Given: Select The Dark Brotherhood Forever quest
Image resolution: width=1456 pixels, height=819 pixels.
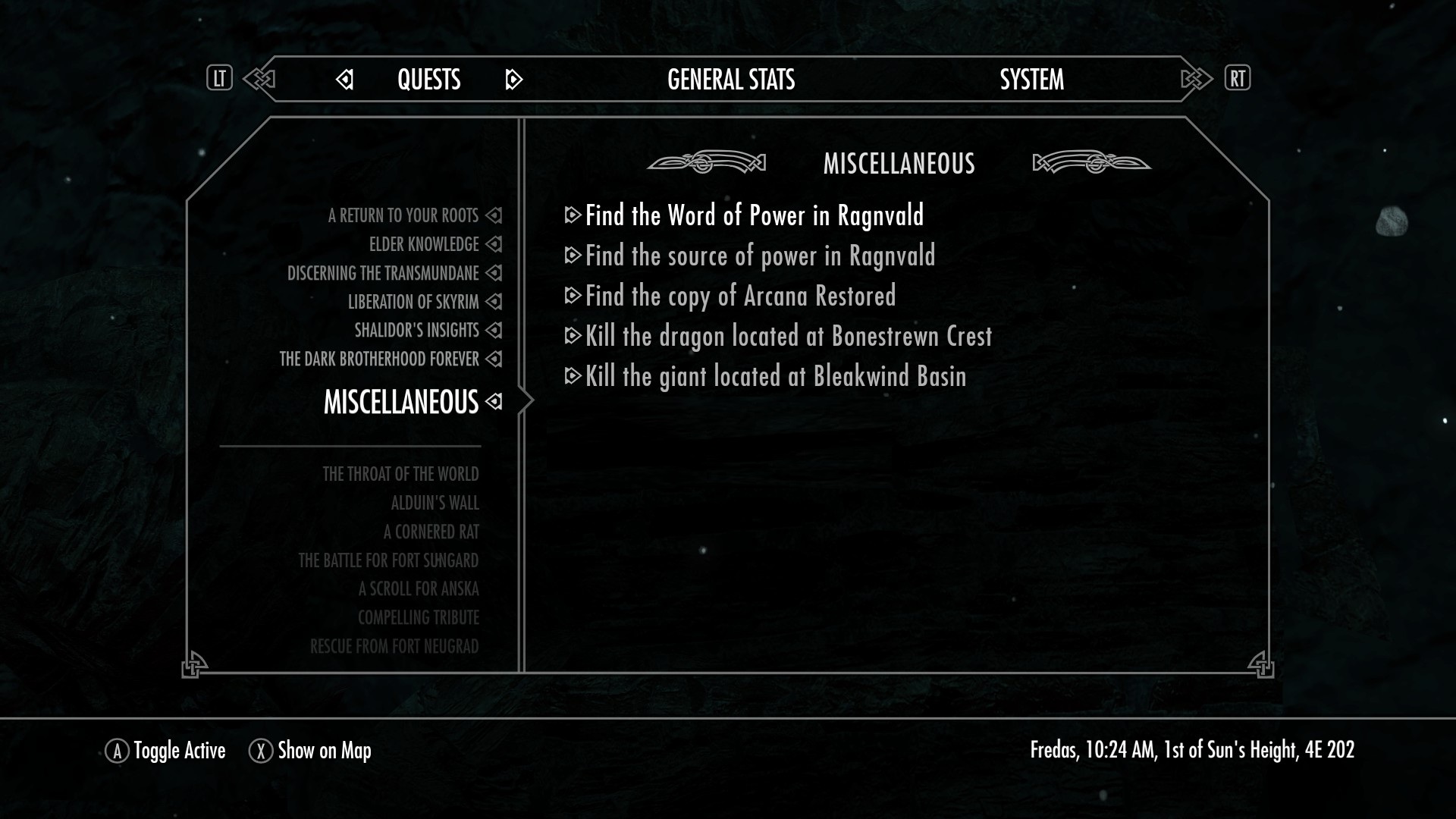Looking at the screenshot, I should tap(379, 359).
